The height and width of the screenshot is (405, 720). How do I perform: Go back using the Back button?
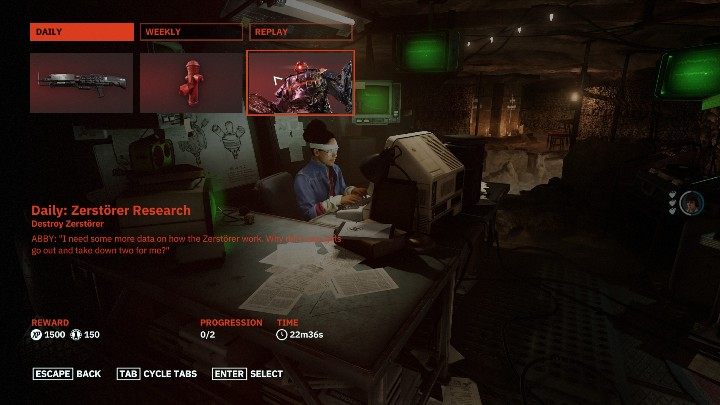pyautogui.click(x=67, y=374)
